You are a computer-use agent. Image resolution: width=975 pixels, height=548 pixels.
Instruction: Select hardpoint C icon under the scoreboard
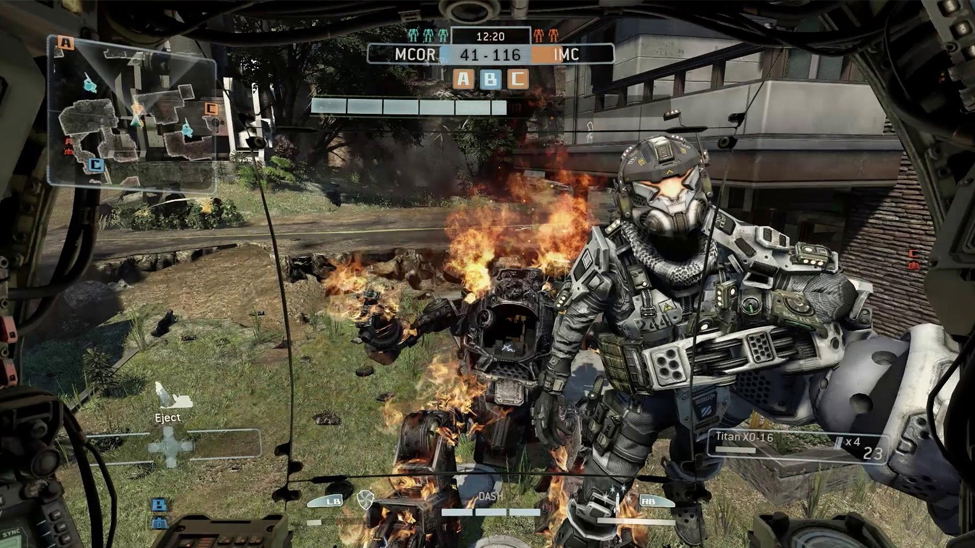516,79
